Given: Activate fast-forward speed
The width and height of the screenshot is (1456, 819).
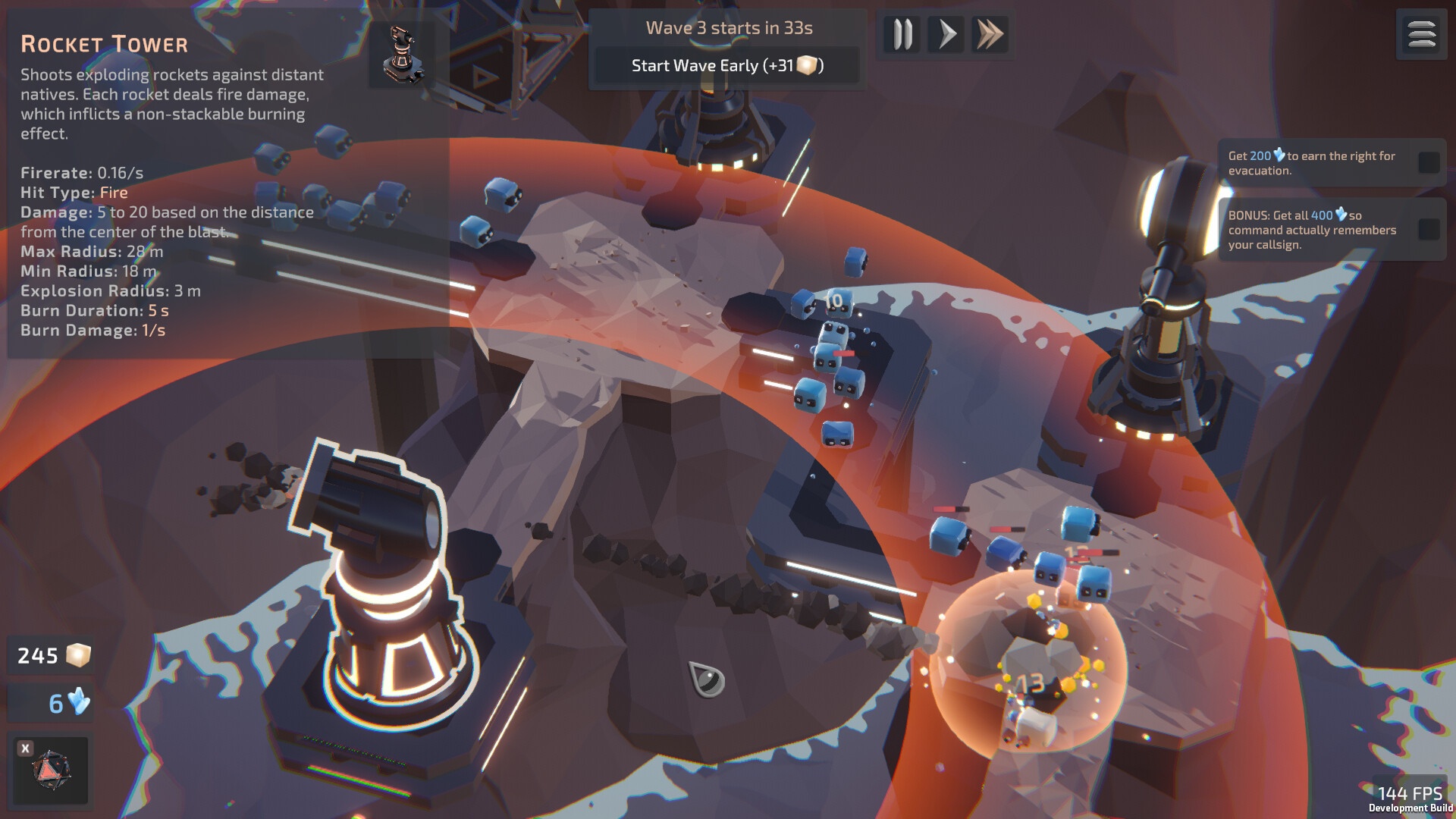Looking at the screenshot, I should click(x=990, y=35).
